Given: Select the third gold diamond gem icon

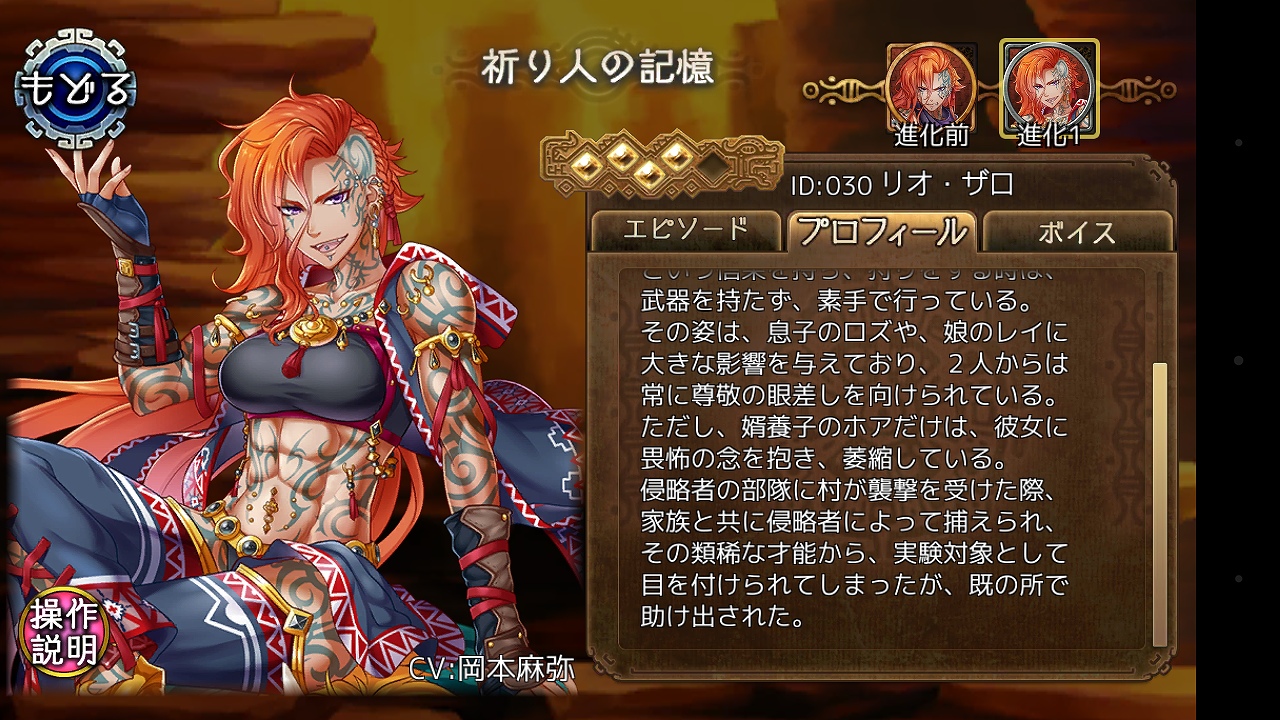Looking at the screenshot, I should (x=650, y=173).
